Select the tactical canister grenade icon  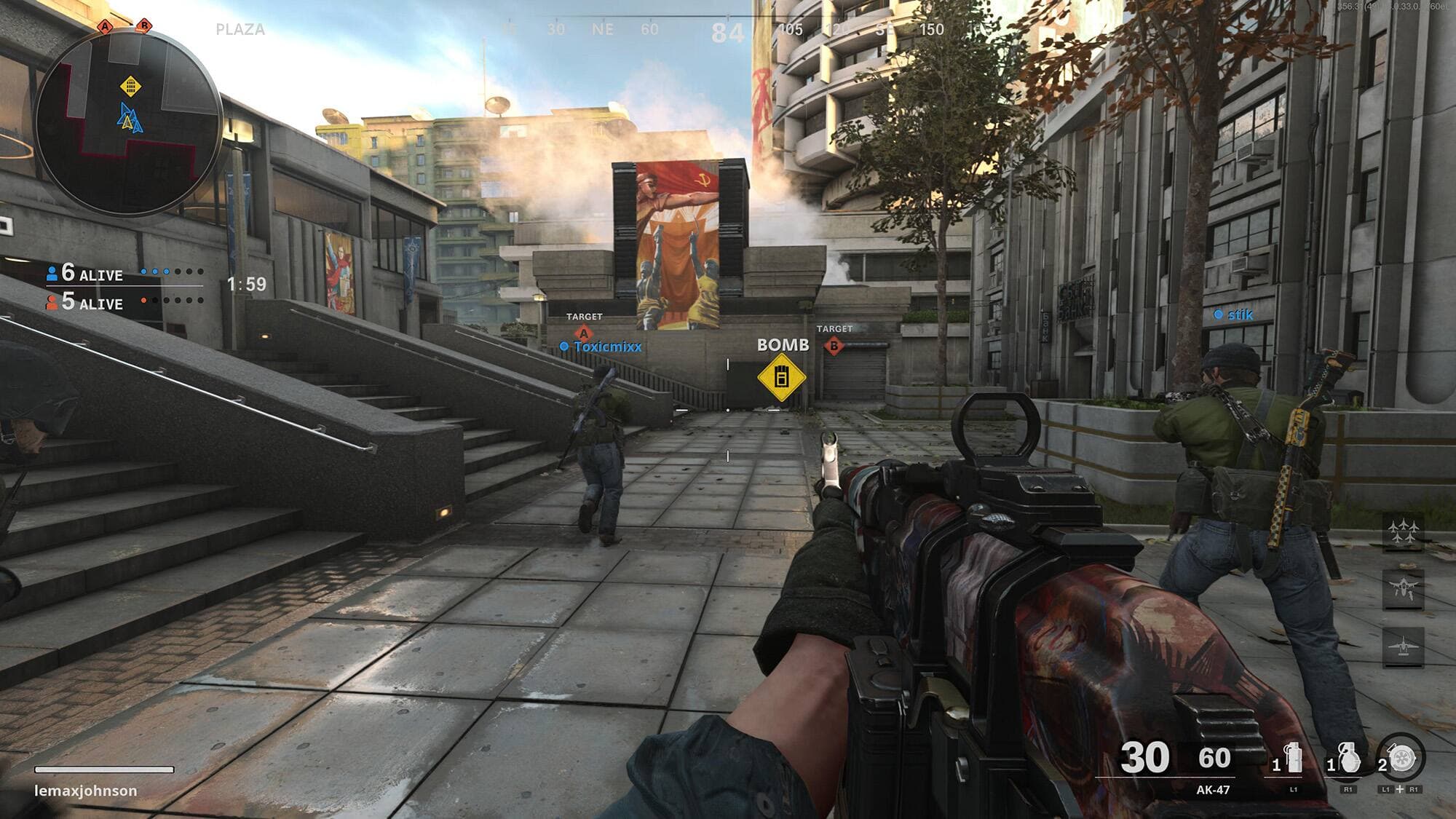[1294, 760]
